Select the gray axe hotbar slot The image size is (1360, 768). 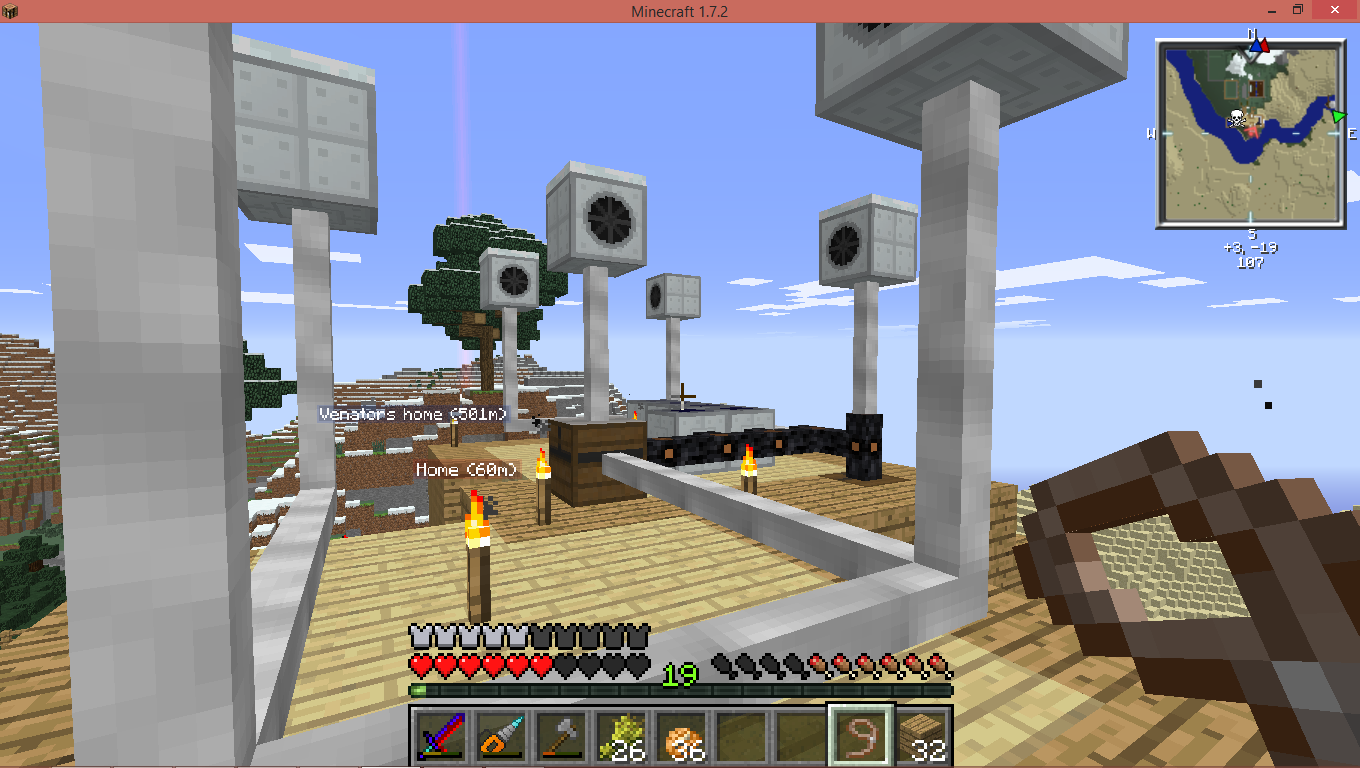(561, 738)
